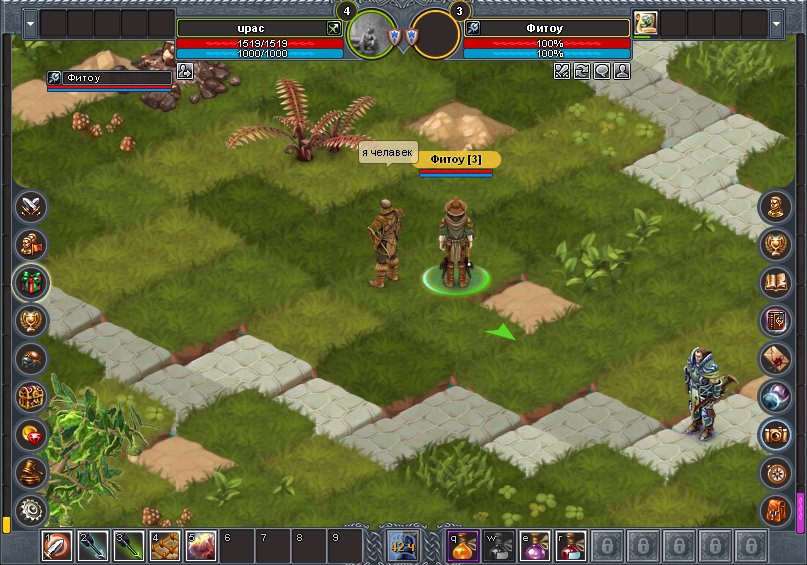Activate the skill in hotbar slot 1

57,546
